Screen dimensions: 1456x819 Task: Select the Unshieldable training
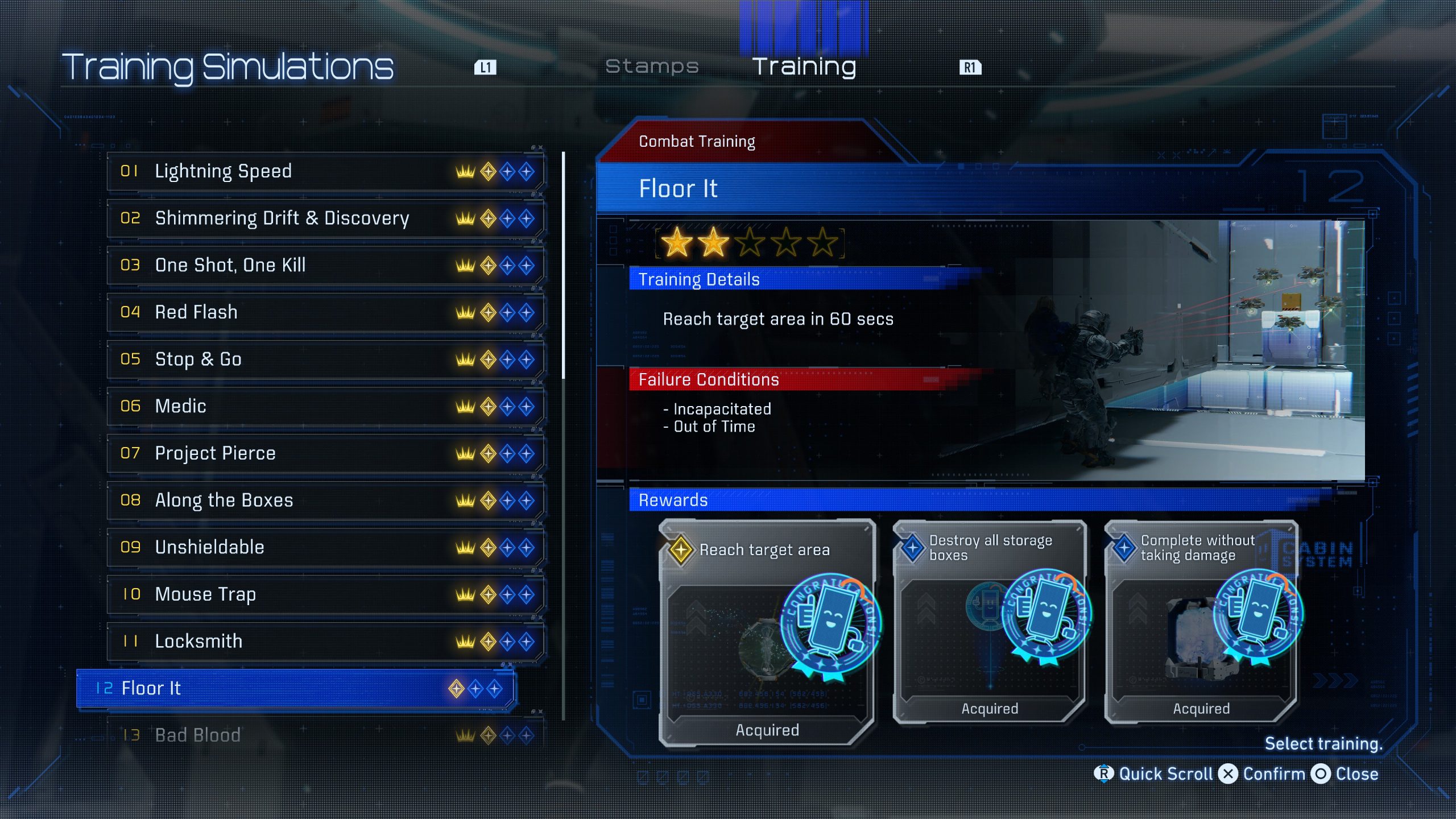coord(324,547)
